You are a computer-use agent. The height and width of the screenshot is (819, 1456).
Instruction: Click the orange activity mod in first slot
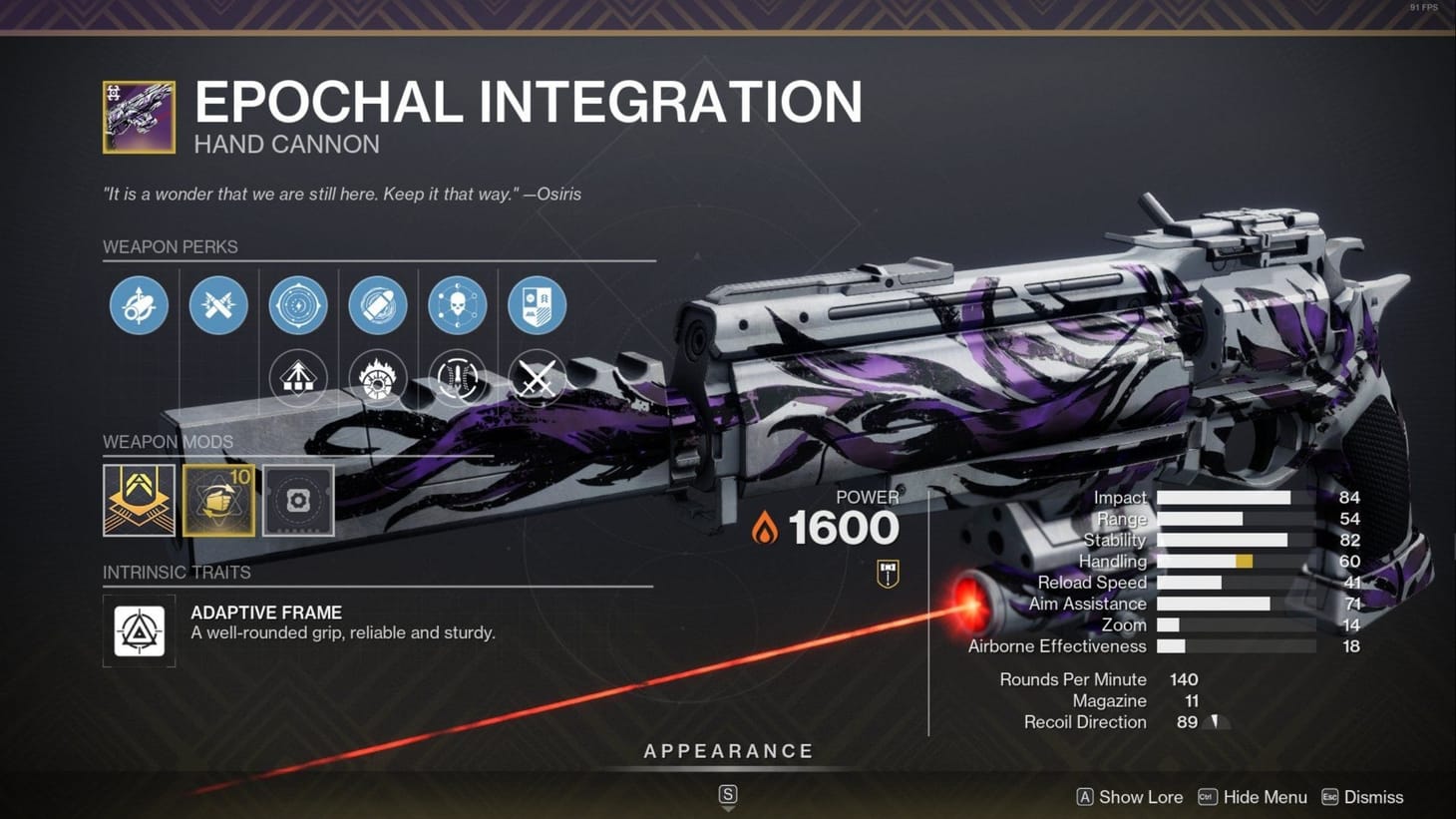pos(139,501)
